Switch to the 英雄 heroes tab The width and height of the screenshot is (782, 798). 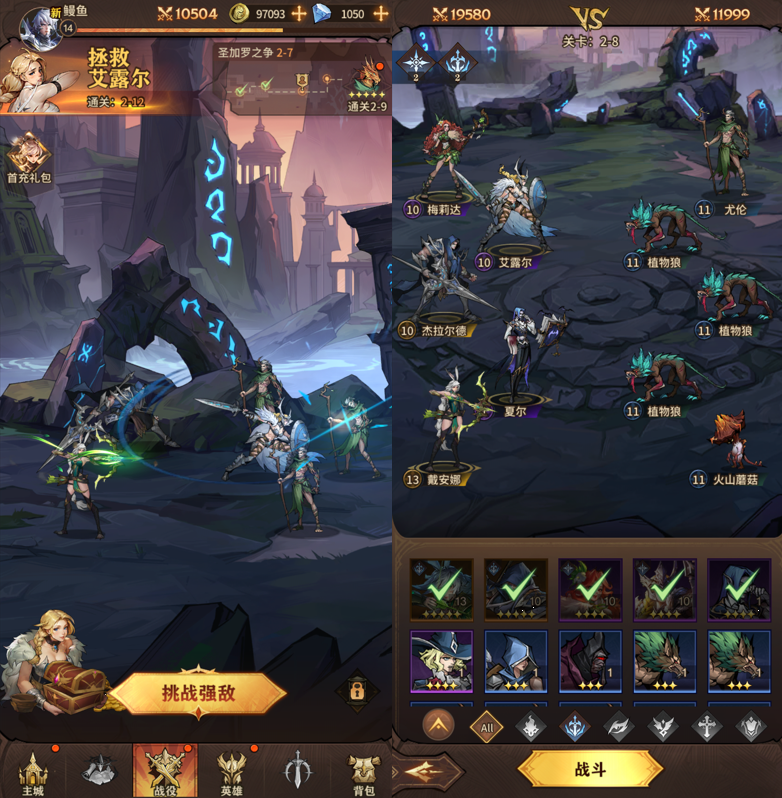[232, 773]
